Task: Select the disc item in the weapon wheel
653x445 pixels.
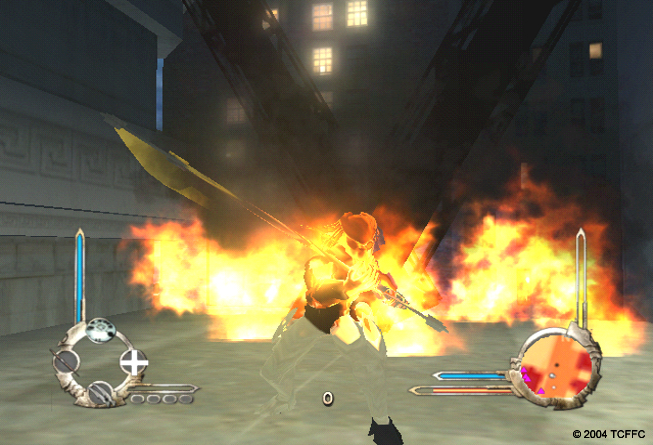Action: point(99,330)
